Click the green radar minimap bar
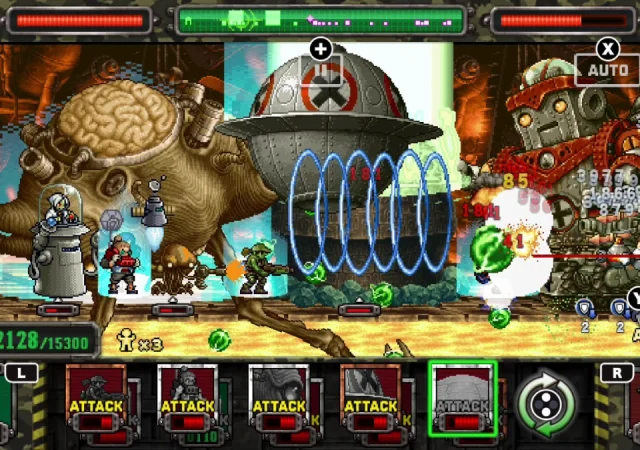 [321, 20]
